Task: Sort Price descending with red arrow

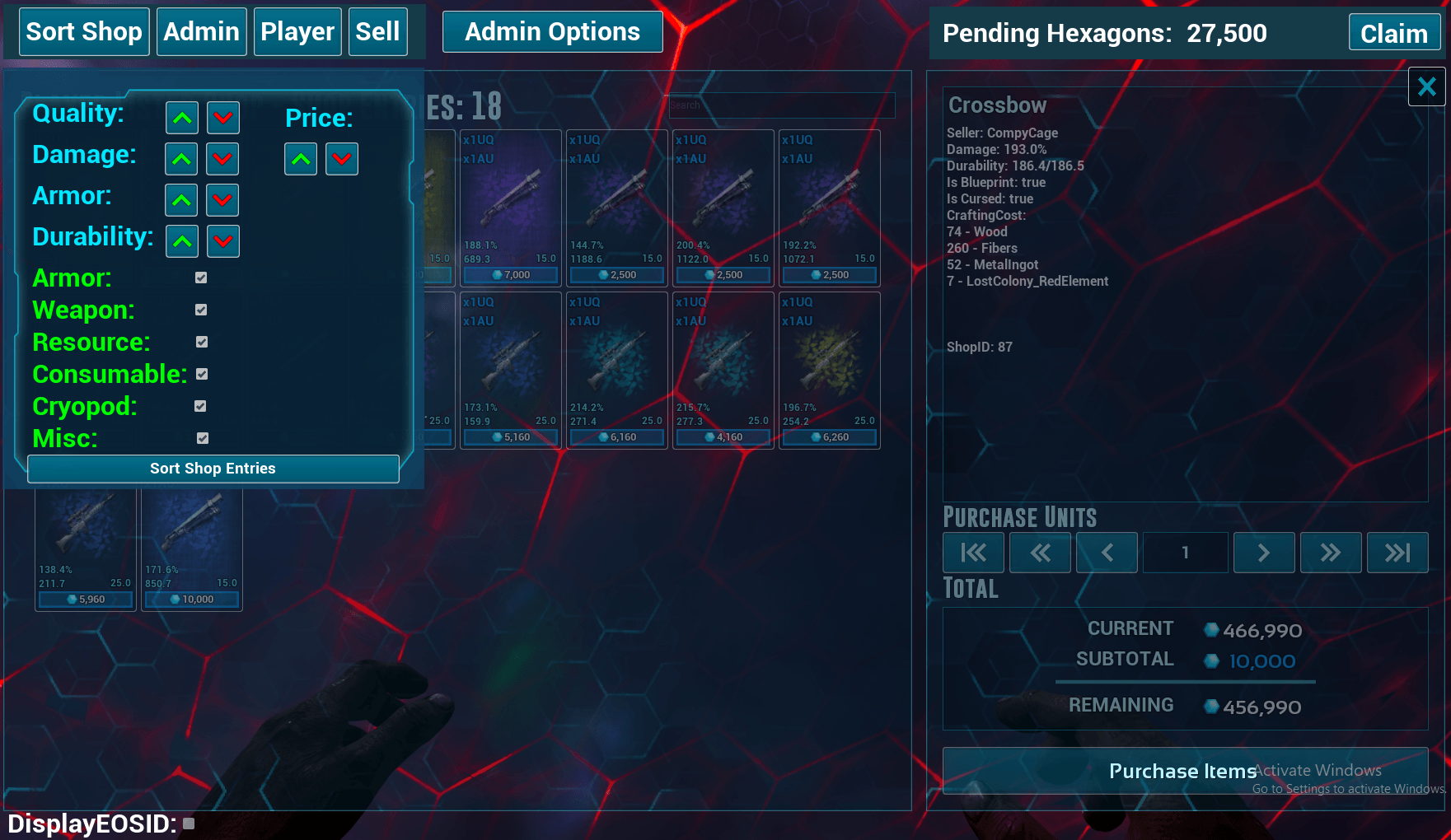Action: [342, 159]
